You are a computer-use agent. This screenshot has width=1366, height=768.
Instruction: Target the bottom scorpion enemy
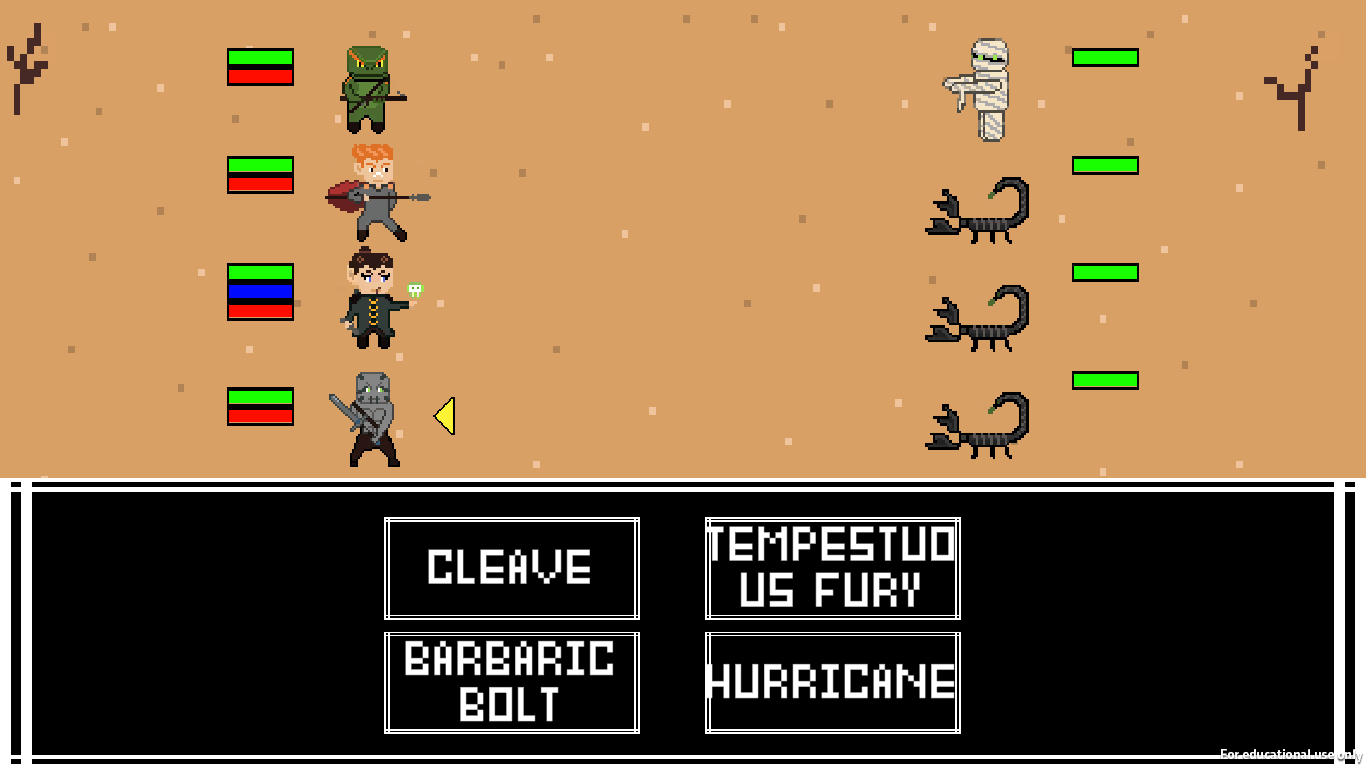click(x=975, y=425)
